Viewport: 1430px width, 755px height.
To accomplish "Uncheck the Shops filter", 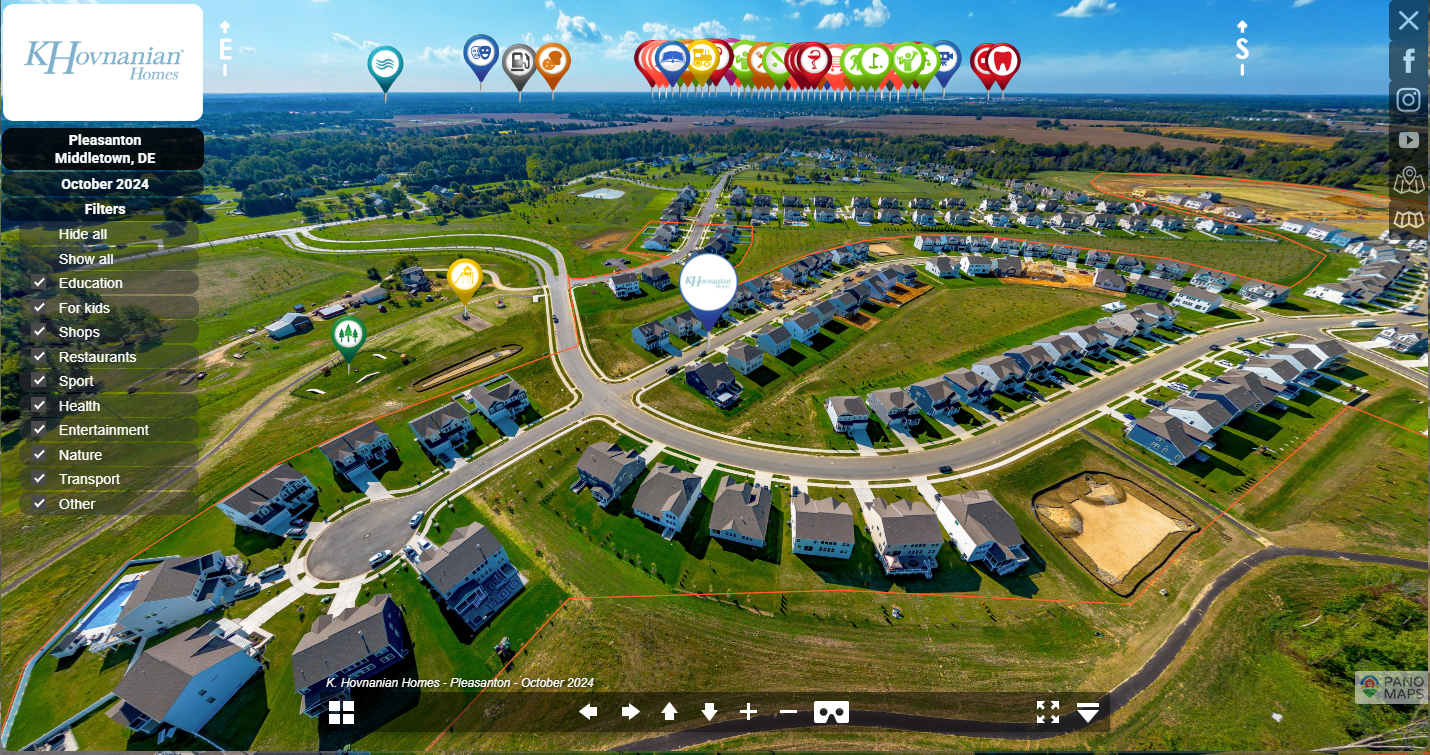I will (x=39, y=332).
